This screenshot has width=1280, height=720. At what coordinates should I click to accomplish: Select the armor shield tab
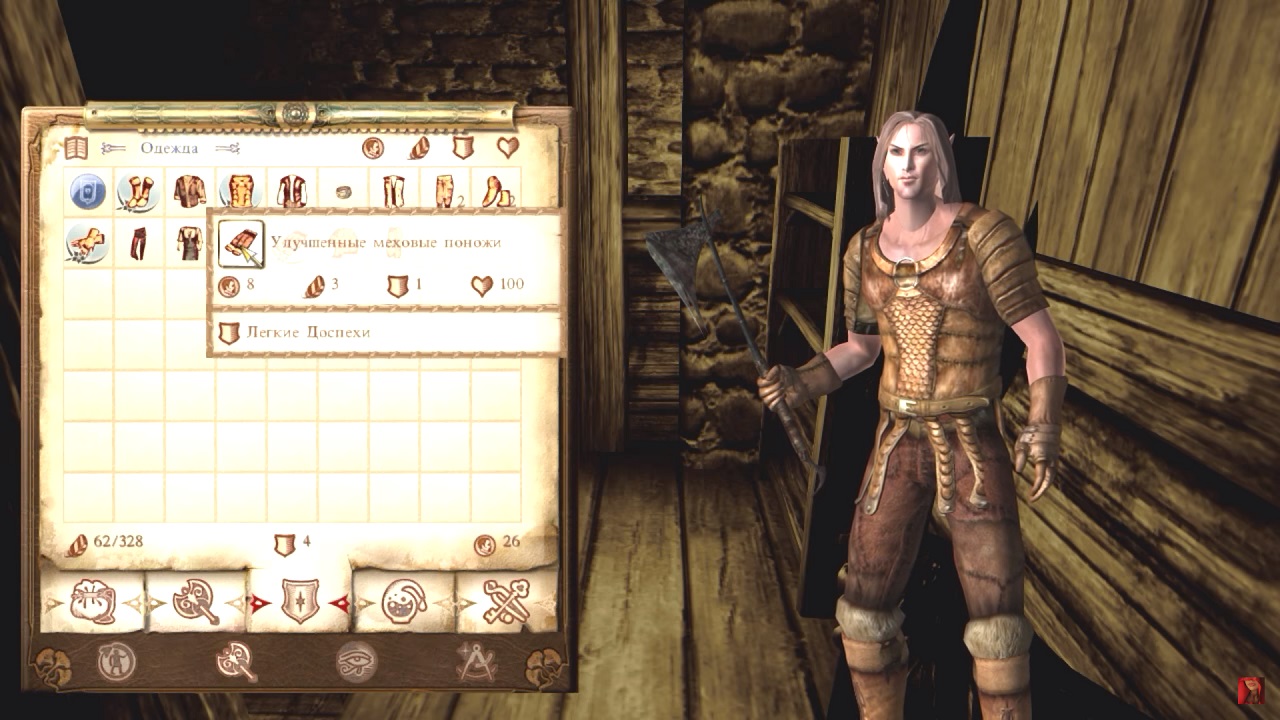299,601
